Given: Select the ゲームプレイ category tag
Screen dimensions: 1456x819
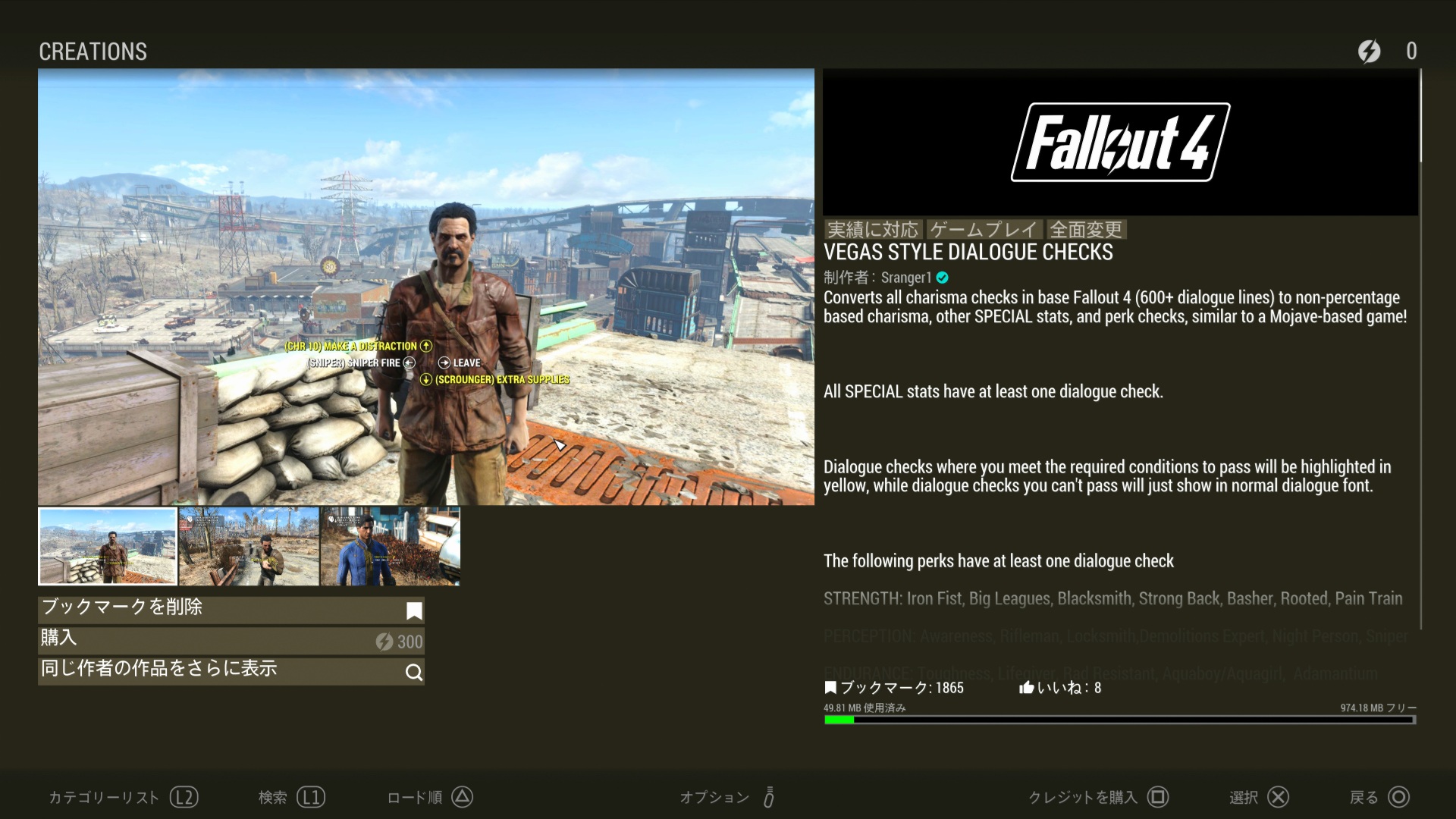Looking at the screenshot, I should (984, 230).
